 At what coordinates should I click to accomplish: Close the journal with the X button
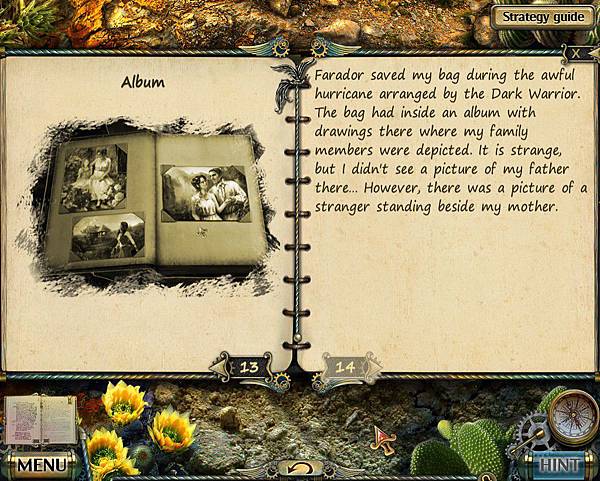[x=580, y=52]
